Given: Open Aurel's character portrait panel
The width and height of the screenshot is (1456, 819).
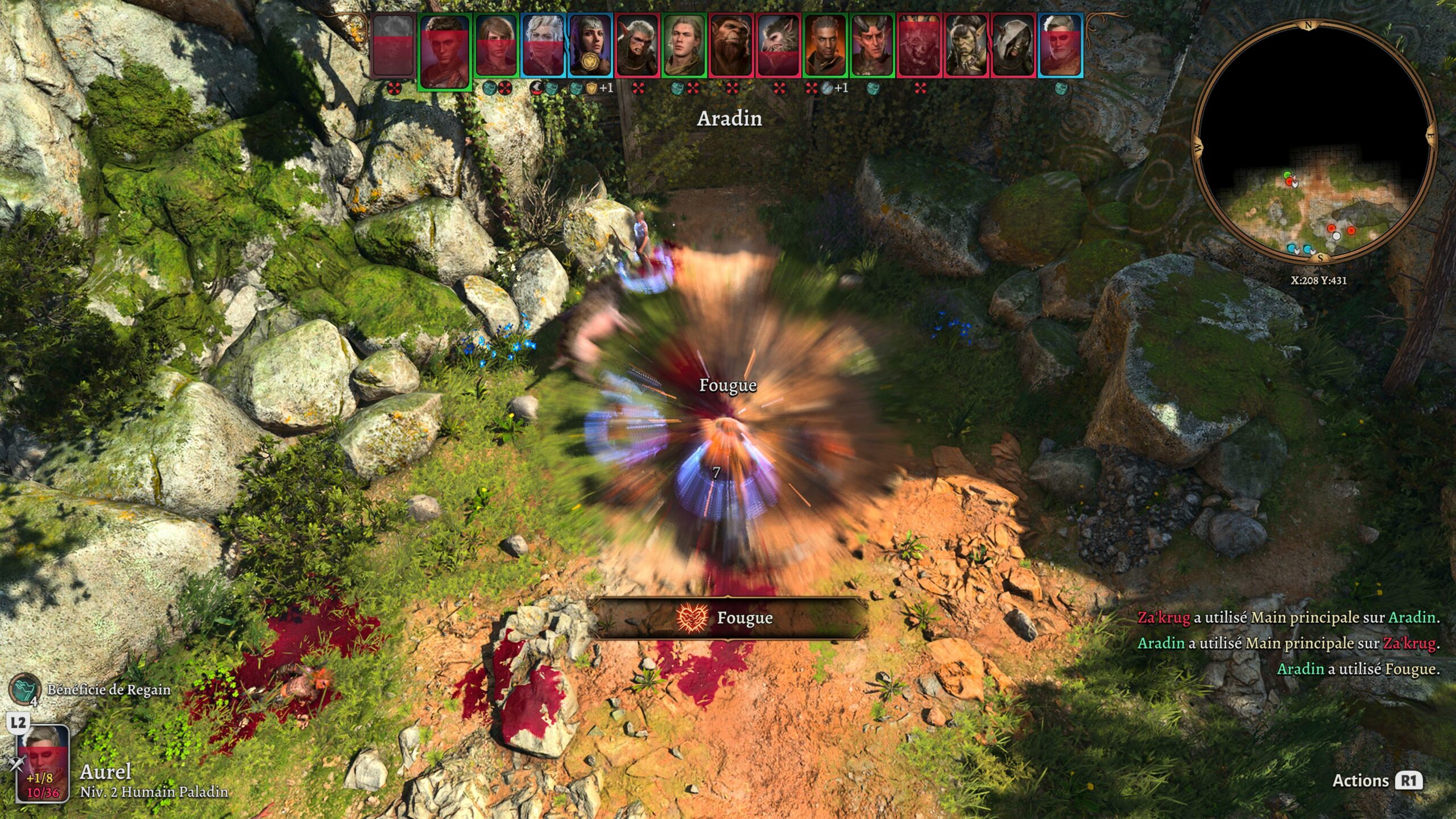Looking at the screenshot, I should click(x=43, y=763).
